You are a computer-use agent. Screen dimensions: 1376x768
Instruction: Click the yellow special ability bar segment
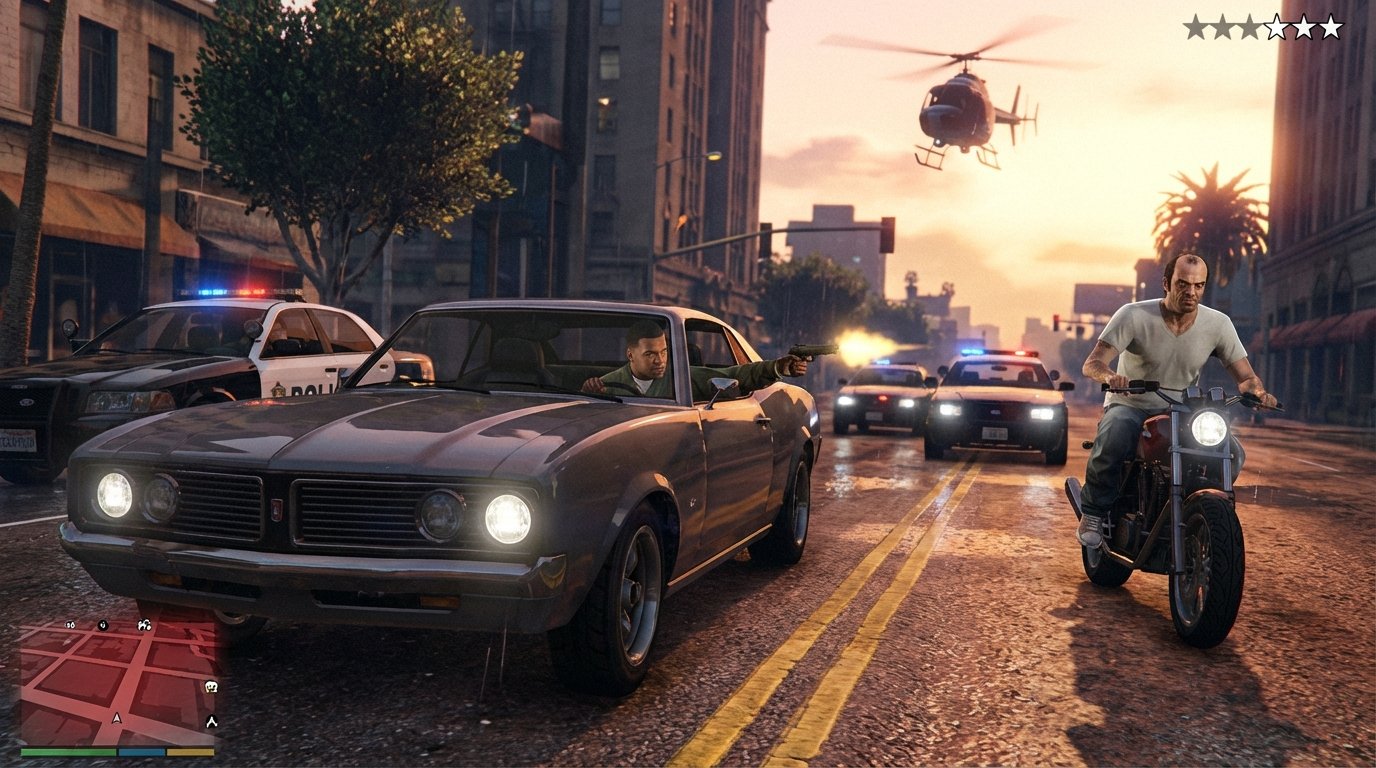click(x=190, y=751)
